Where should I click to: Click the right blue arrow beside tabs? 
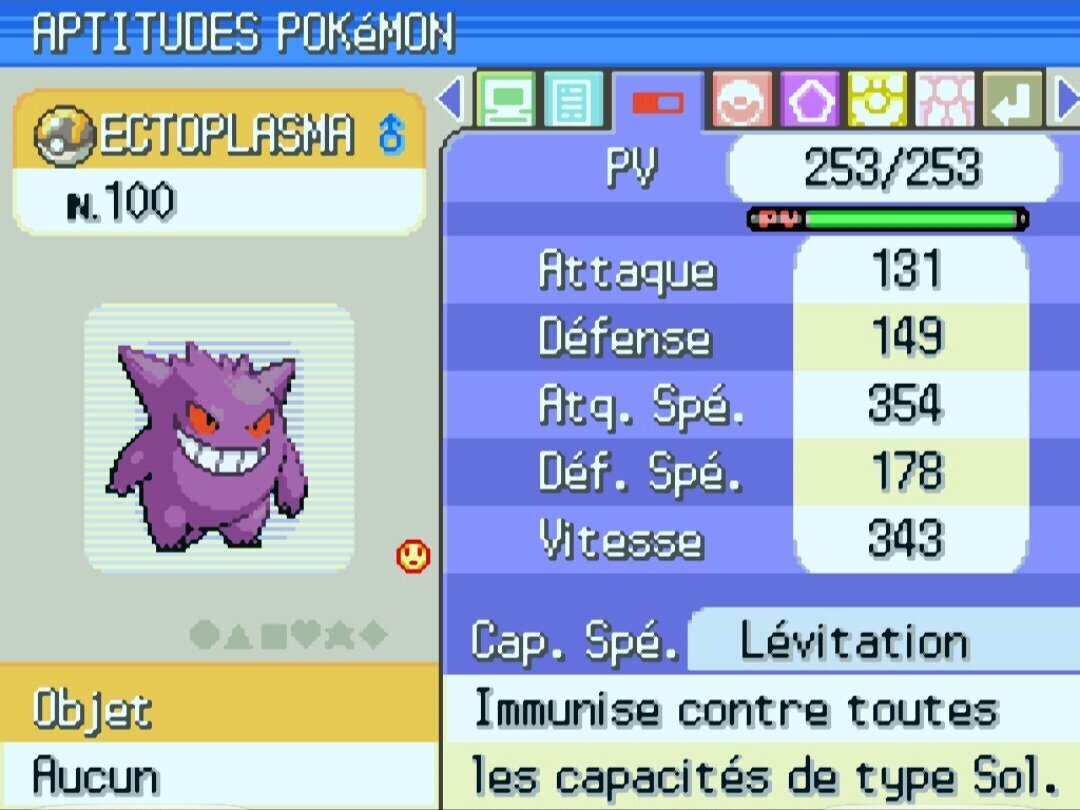(1066, 100)
